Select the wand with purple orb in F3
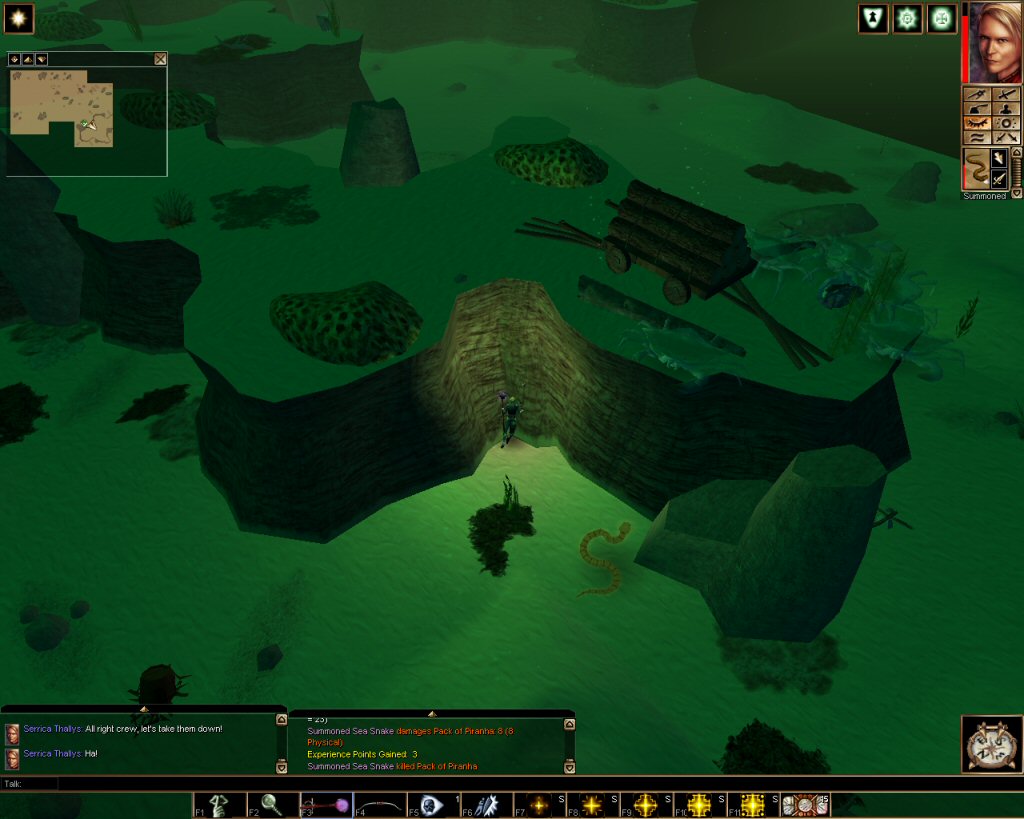The height and width of the screenshot is (819, 1024). tap(326, 805)
